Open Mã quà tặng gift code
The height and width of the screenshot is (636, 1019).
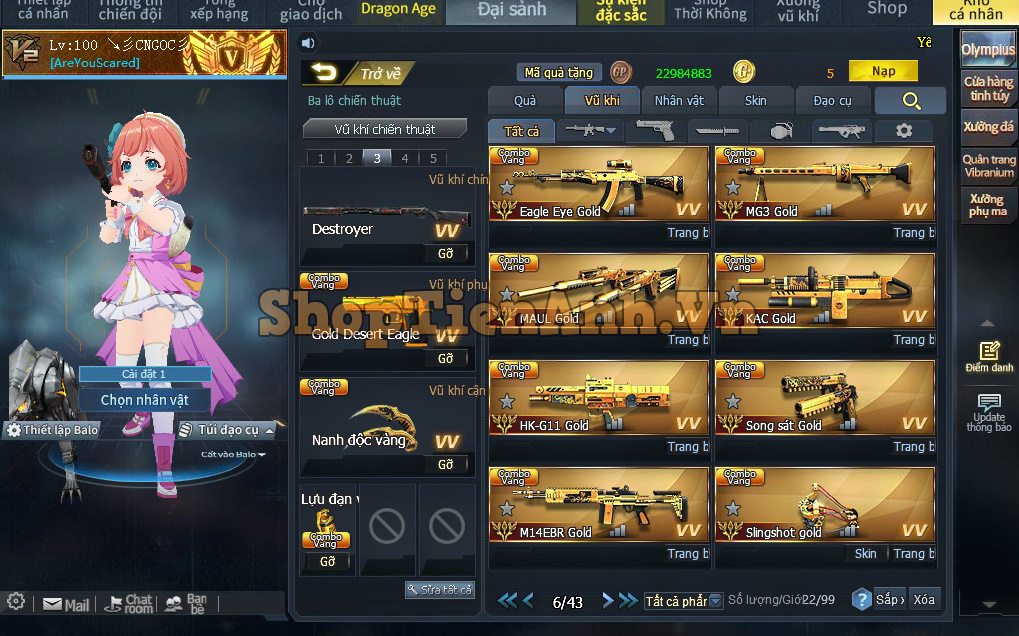(559, 73)
